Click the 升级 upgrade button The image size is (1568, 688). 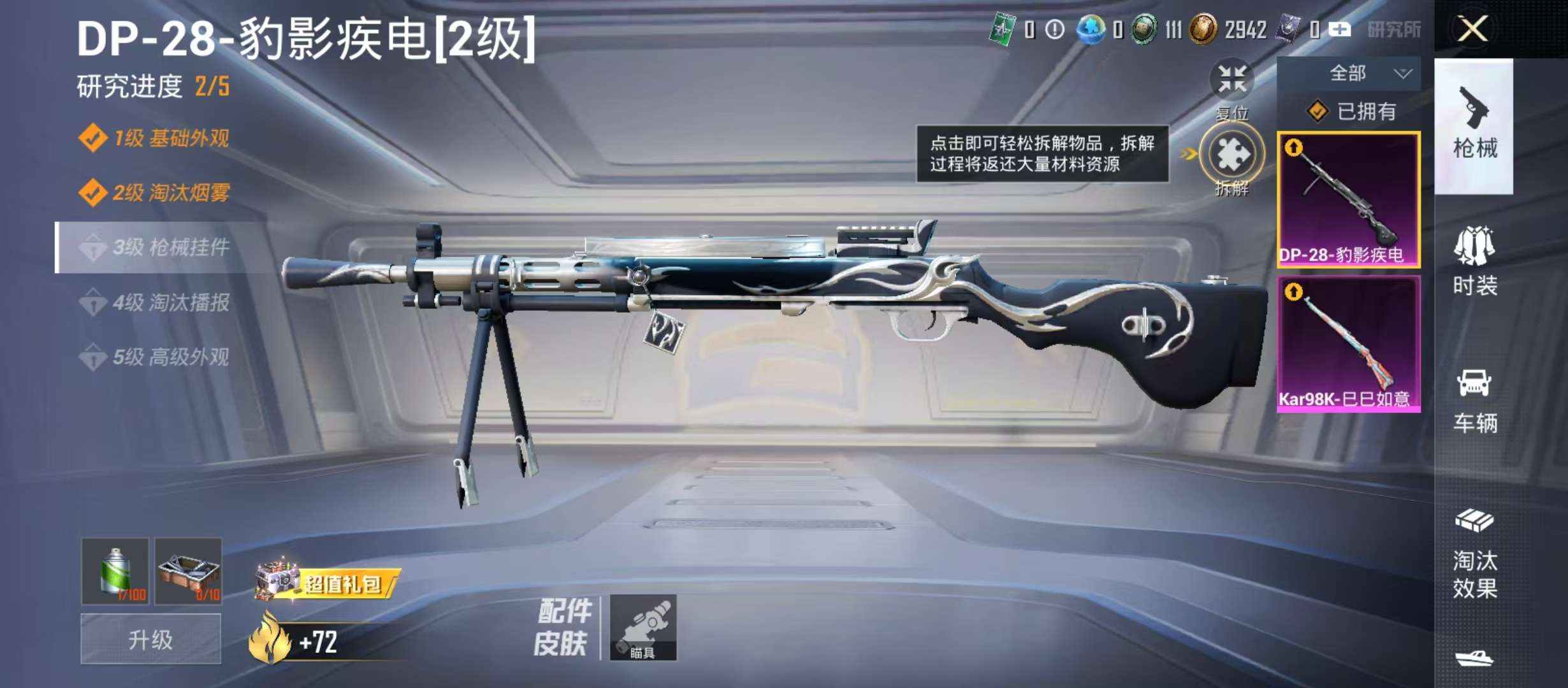(150, 639)
